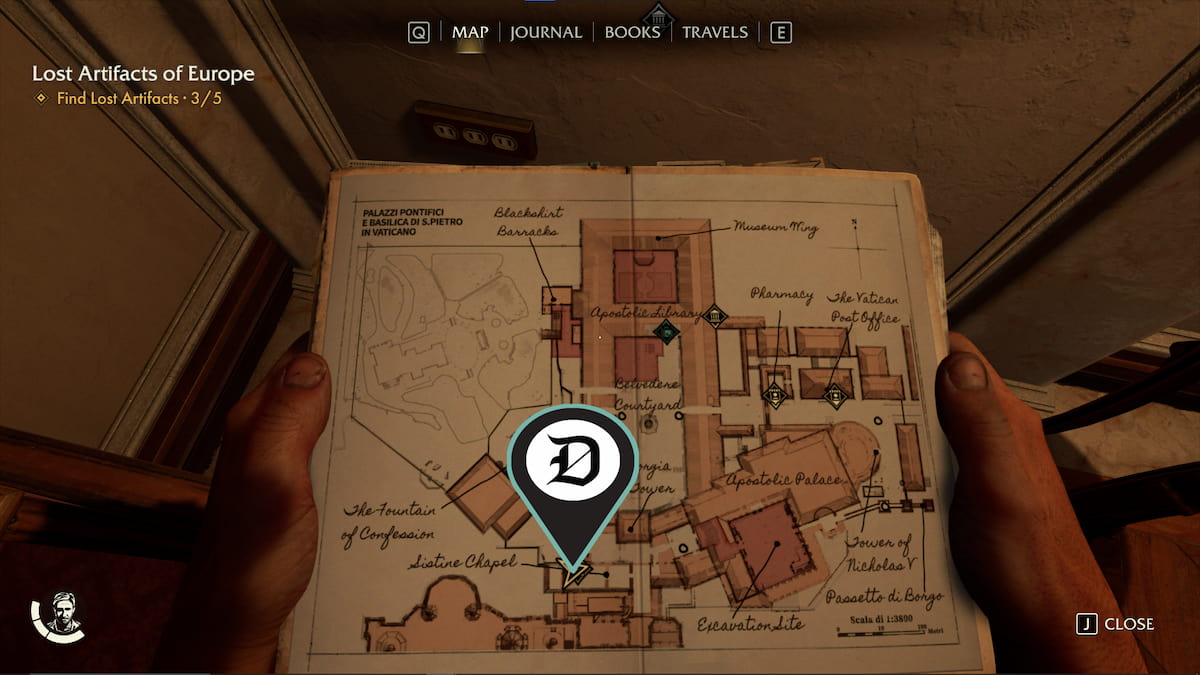Switch to the Journal tab
The height and width of the screenshot is (675, 1200).
tap(545, 32)
